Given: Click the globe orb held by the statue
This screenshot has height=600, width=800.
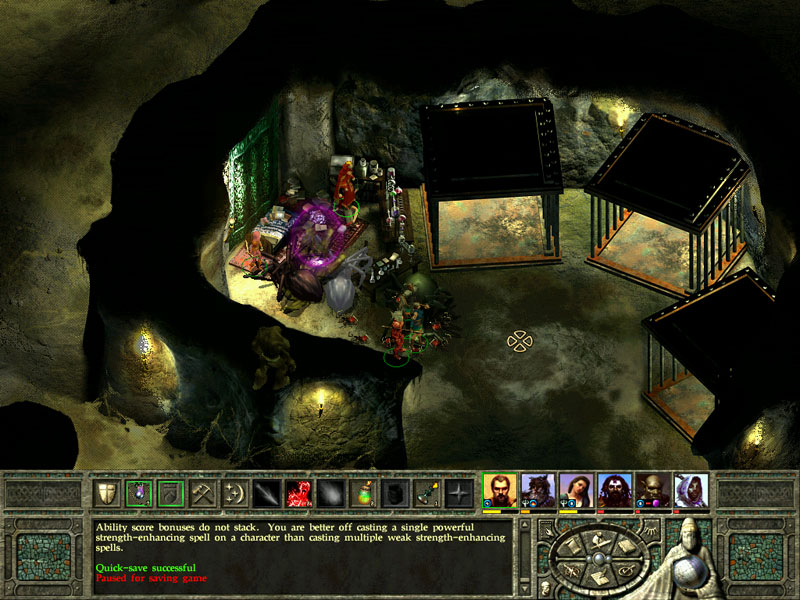Looking at the screenshot, I should pos(690,574).
